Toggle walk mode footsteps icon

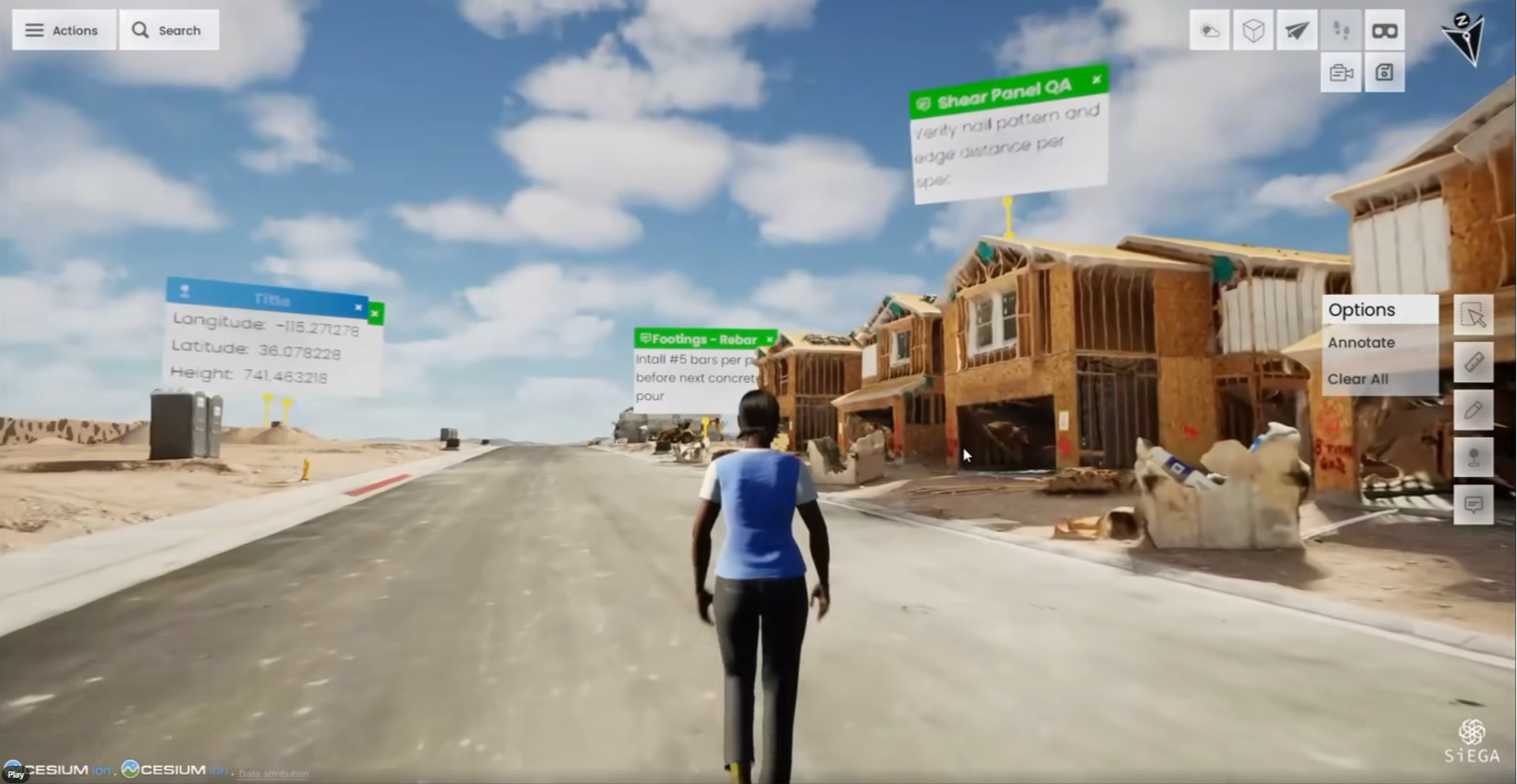1341,29
